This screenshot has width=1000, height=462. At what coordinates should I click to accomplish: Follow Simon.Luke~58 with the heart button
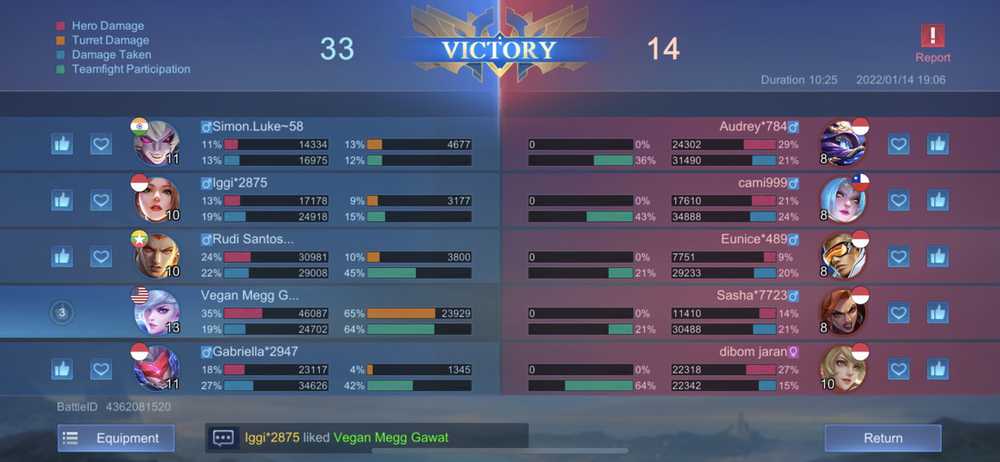pyautogui.click(x=101, y=144)
